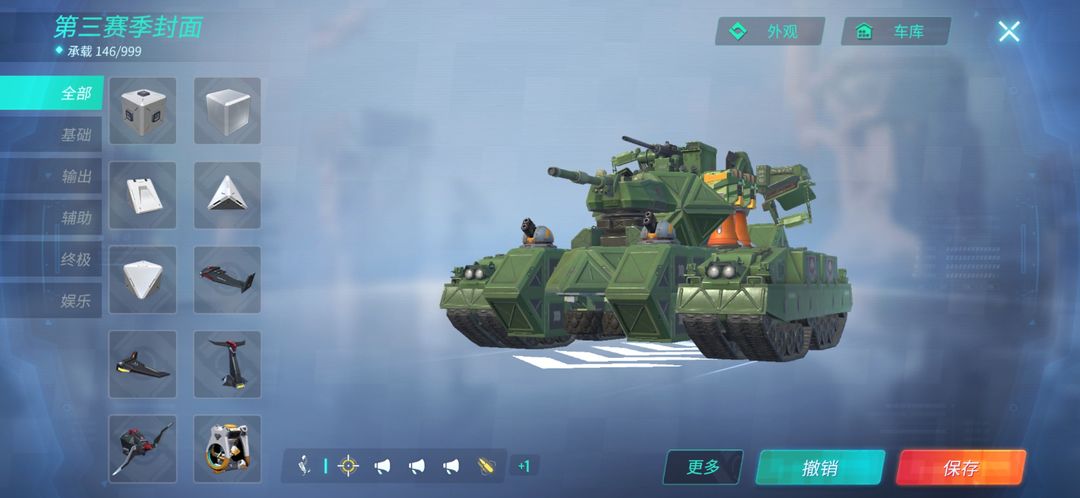Pick the white triangular wedge block
This screenshot has width=1080, height=498.
tap(227, 194)
